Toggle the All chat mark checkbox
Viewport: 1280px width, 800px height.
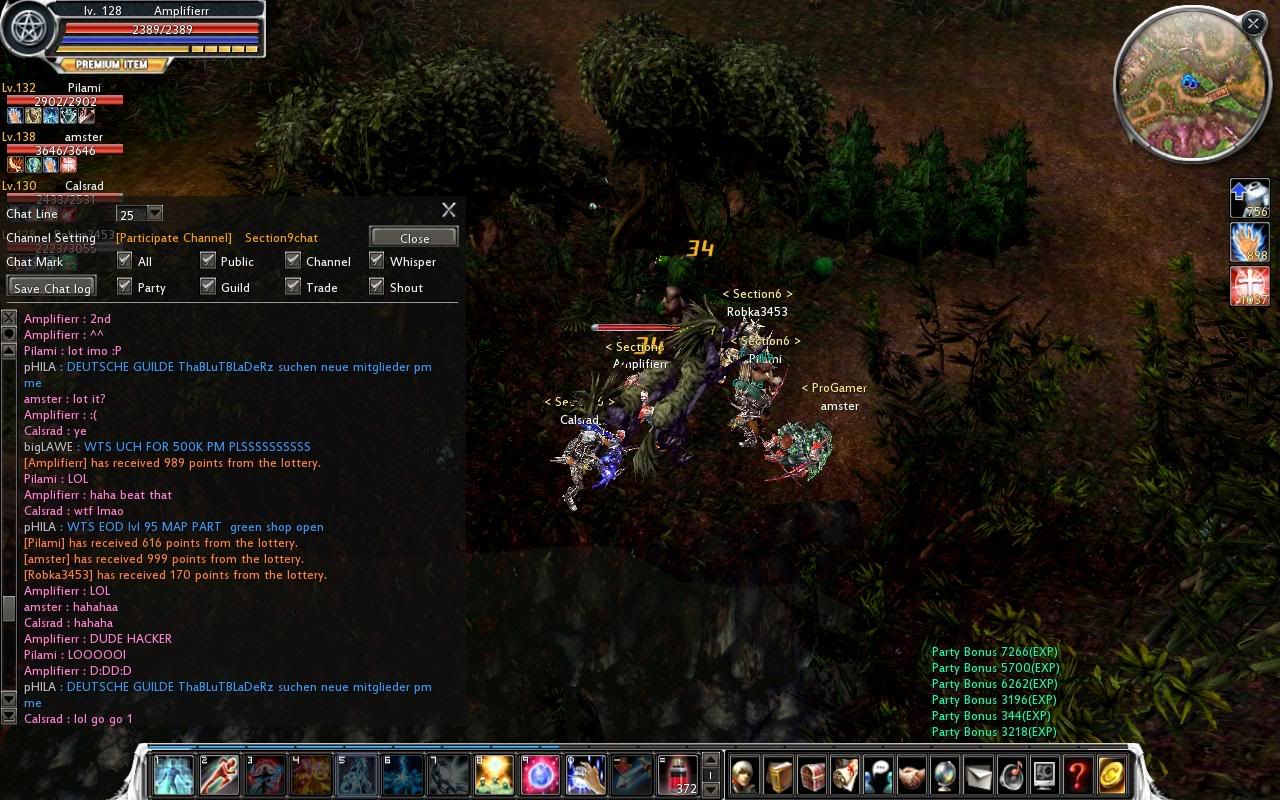pos(125,260)
